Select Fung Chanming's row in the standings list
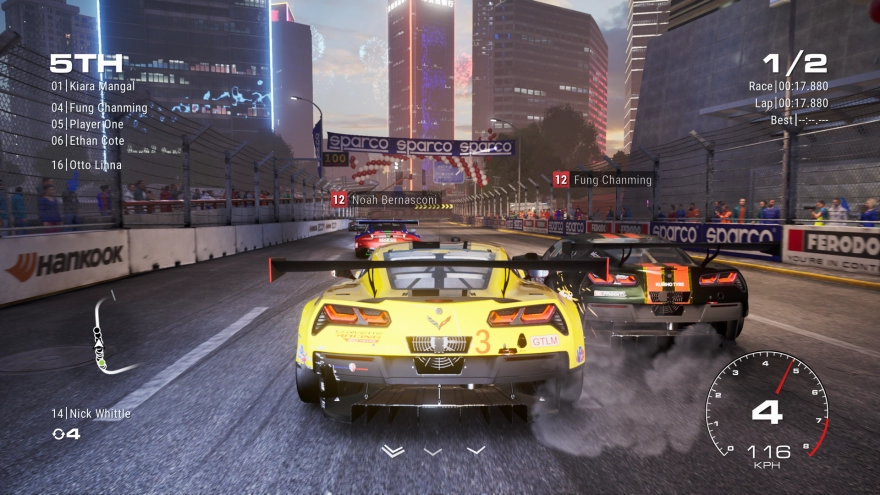 (x=98, y=108)
